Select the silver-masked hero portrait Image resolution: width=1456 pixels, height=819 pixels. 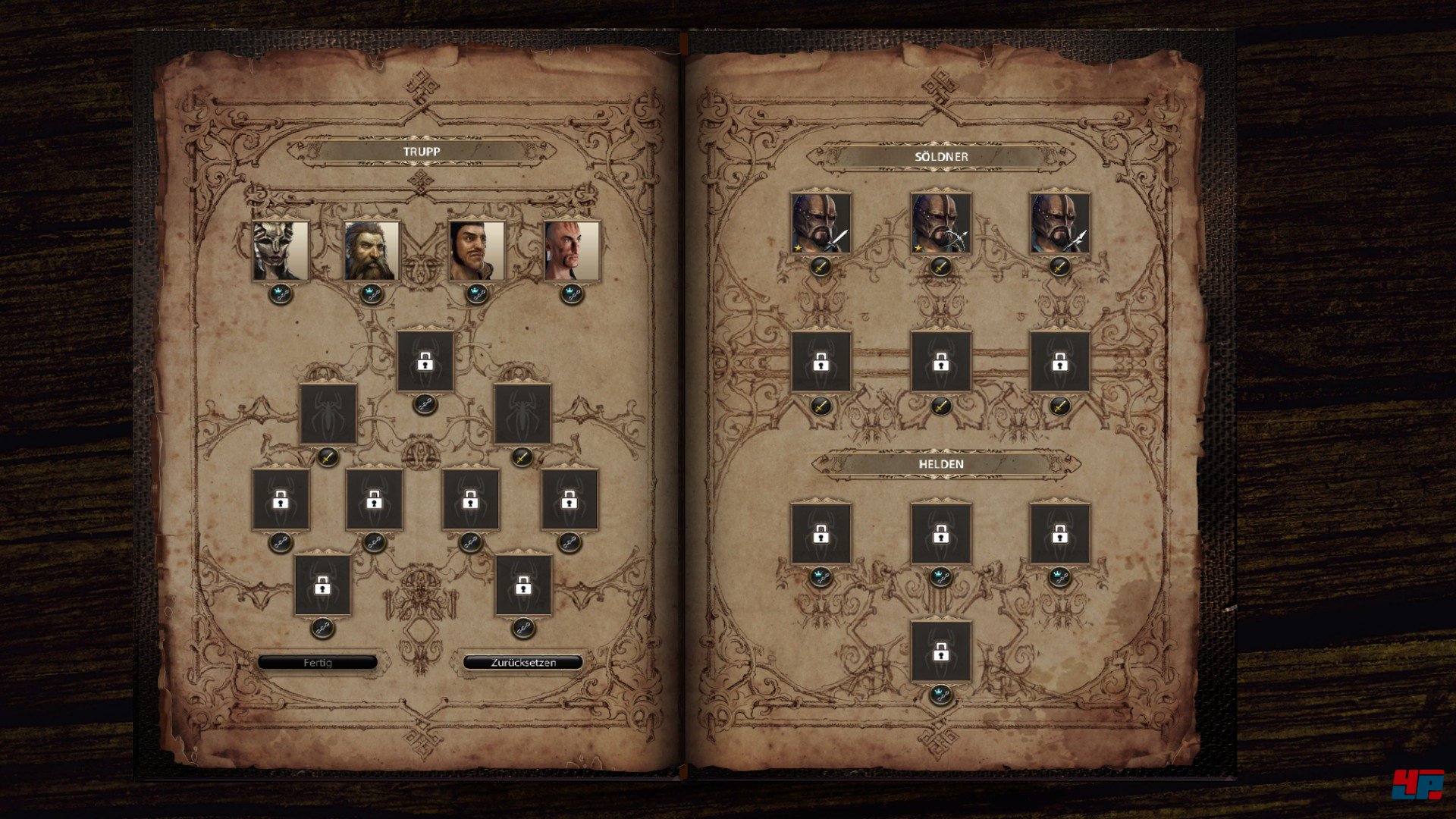pos(281,251)
